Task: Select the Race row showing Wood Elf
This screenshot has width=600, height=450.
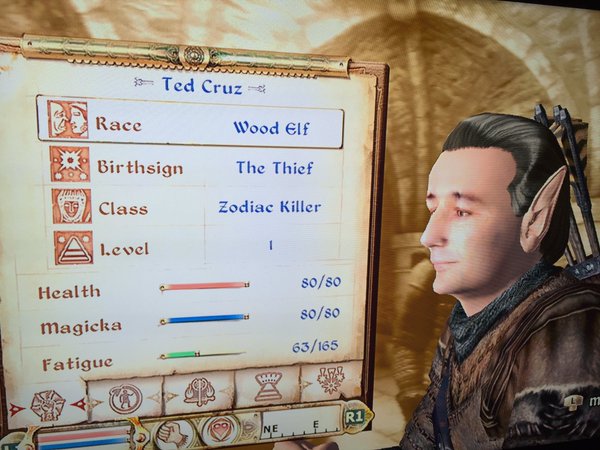Action: click(x=190, y=124)
